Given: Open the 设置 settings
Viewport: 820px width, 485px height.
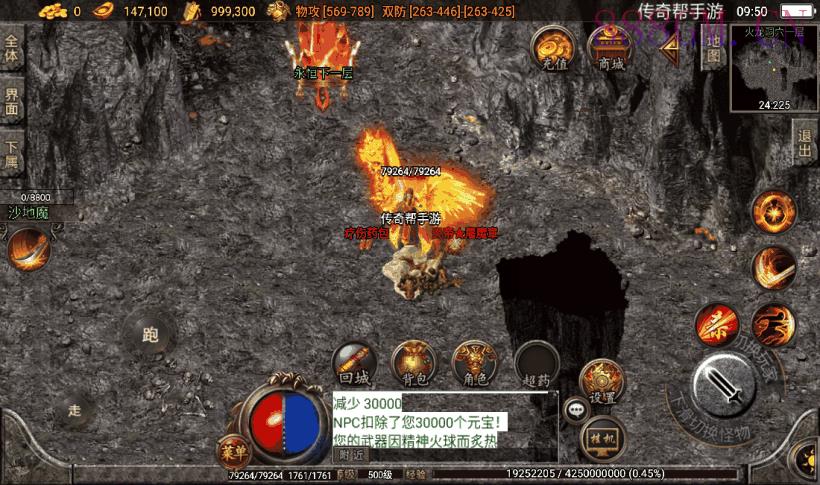Looking at the screenshot, I should click(x=601, y=379).
